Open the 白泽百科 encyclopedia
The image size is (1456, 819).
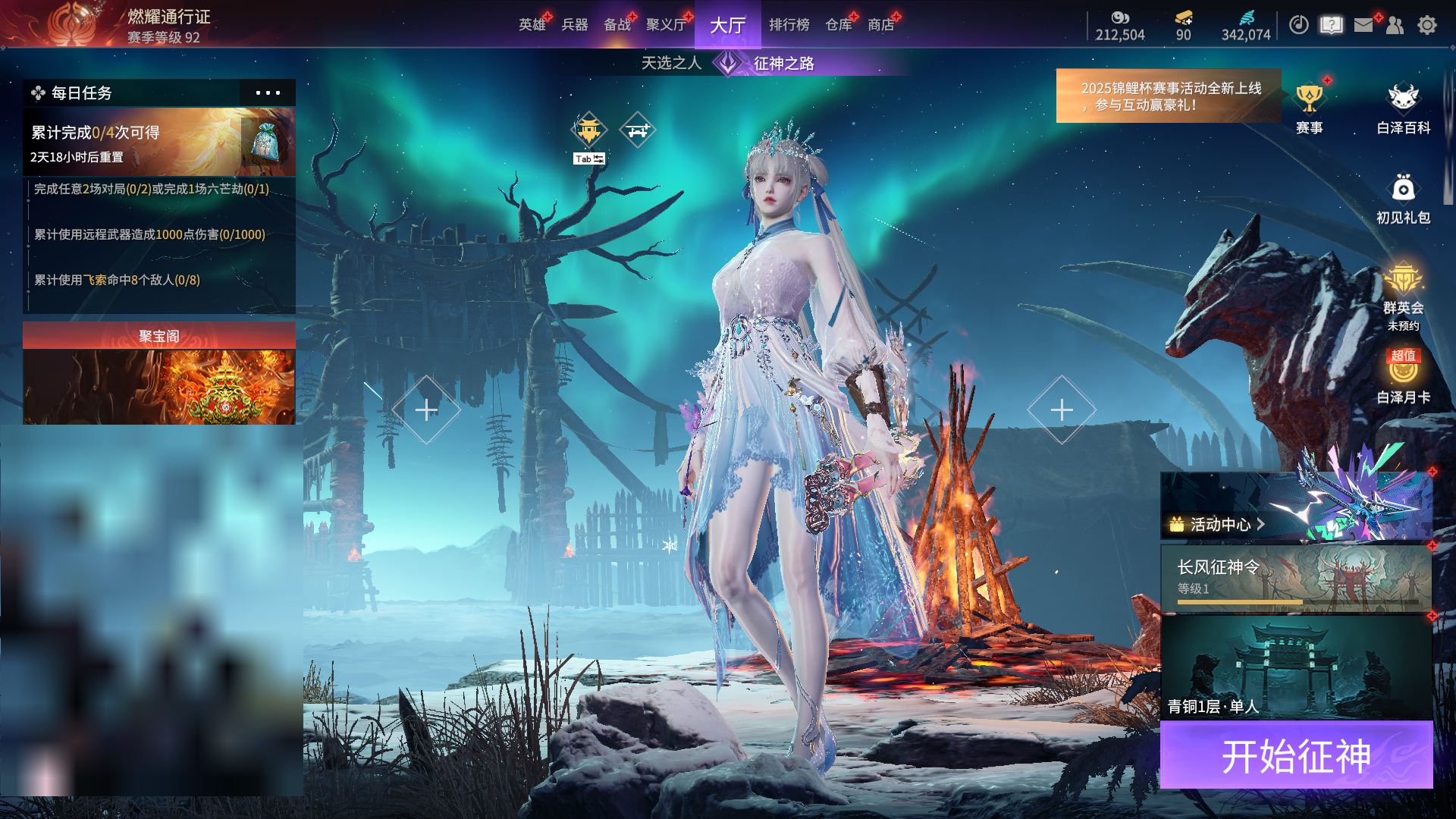(x=1403, y=108)
